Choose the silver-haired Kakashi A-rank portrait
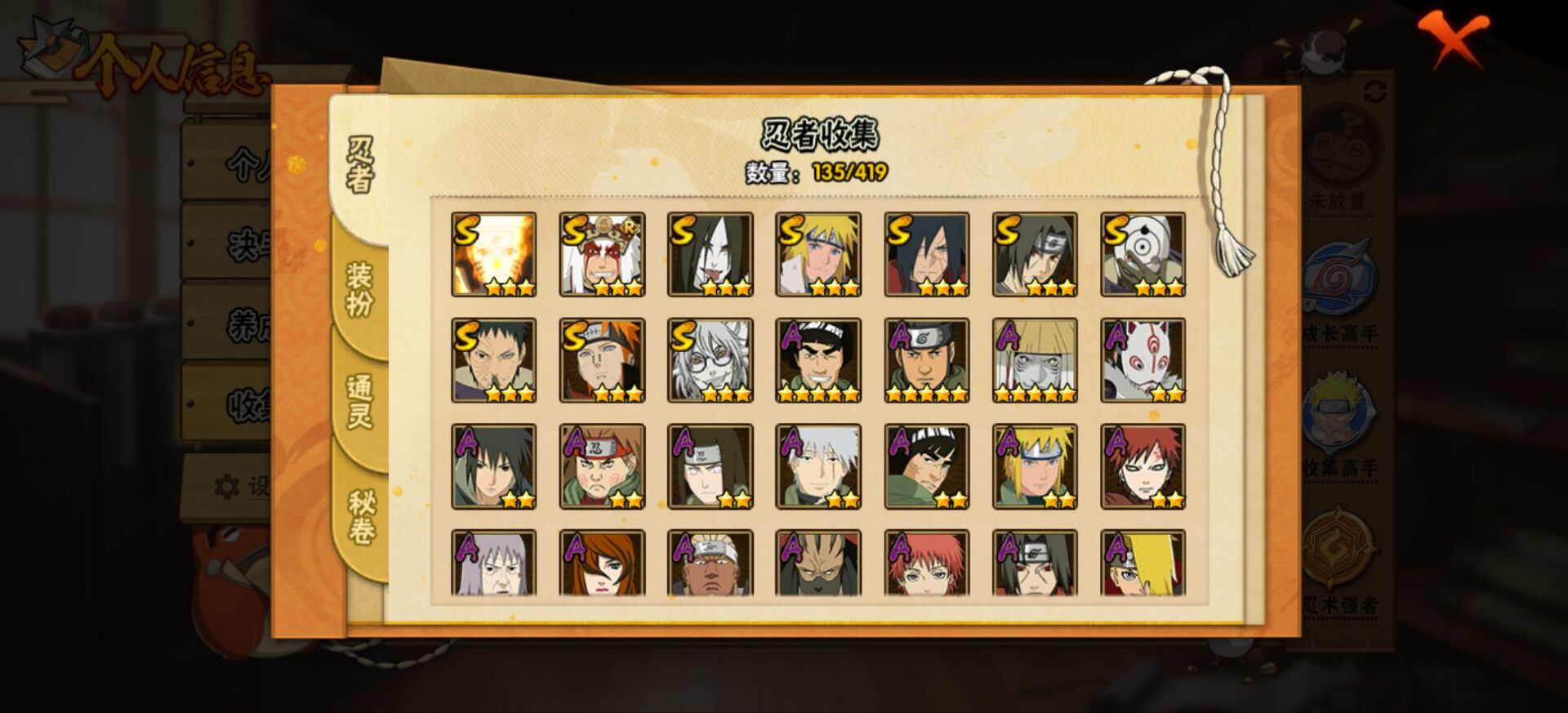 818,466
